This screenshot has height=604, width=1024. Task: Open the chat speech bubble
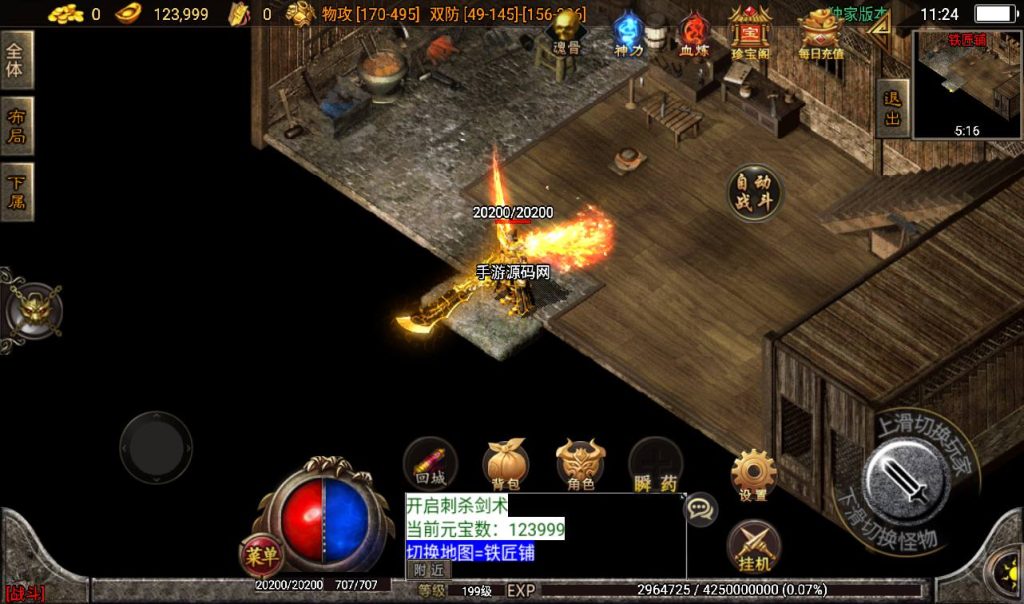(x=700, y=509)
